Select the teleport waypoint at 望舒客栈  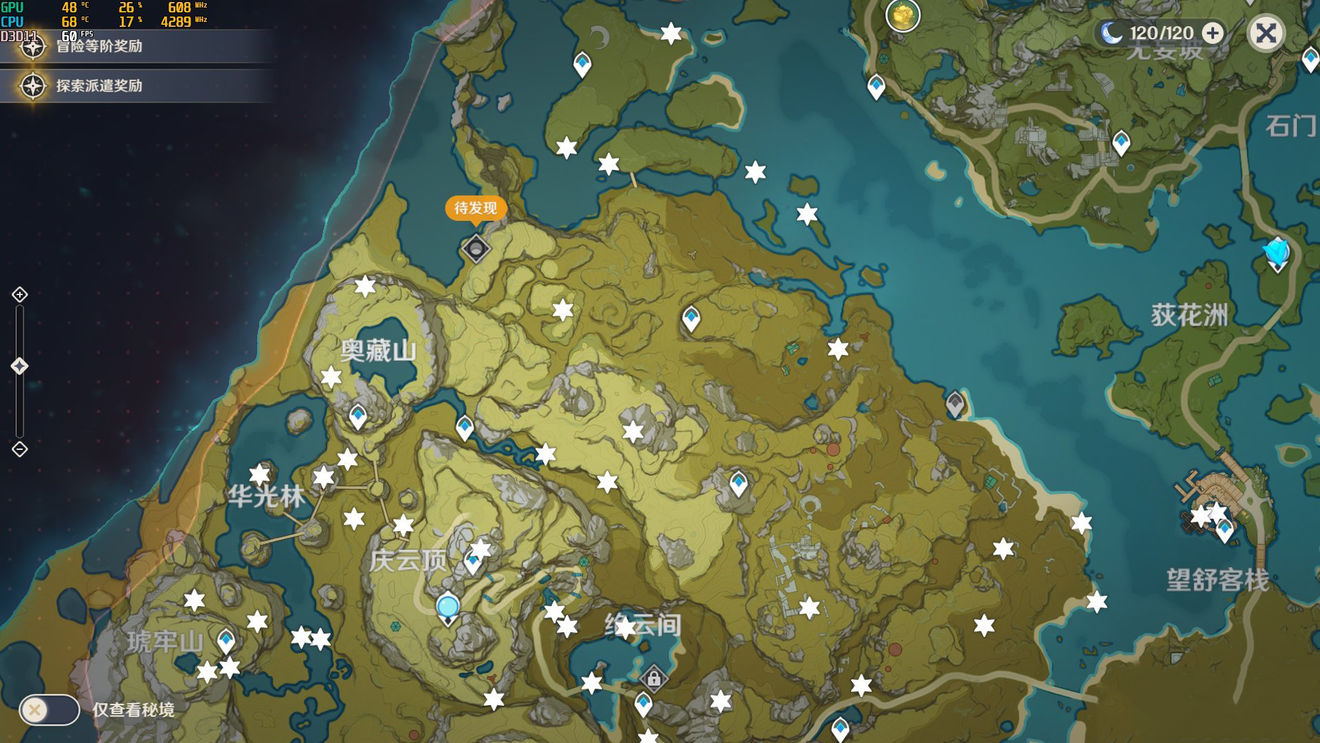tap(1225, 528)
